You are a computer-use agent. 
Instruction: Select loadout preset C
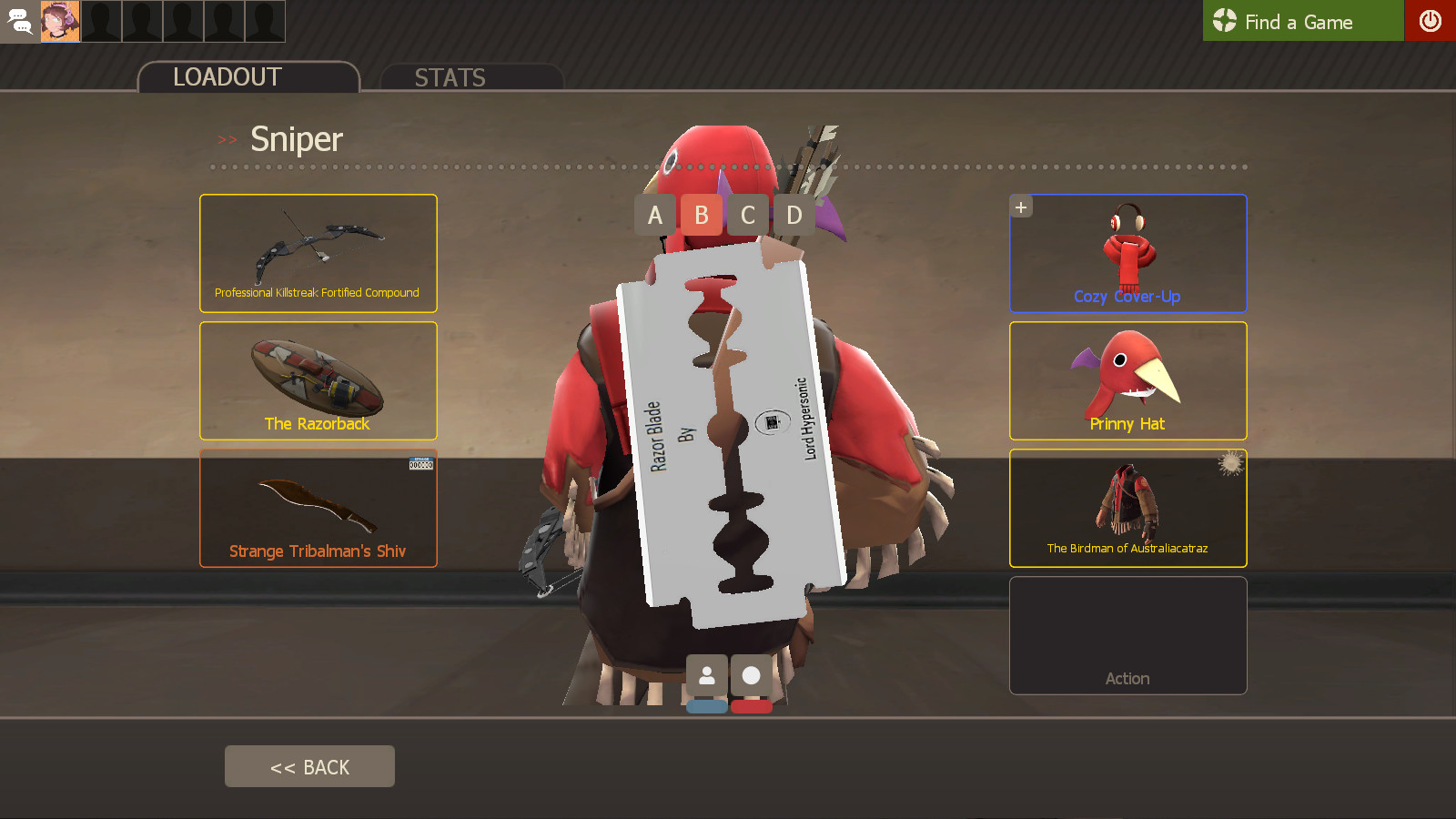point(748,215)
